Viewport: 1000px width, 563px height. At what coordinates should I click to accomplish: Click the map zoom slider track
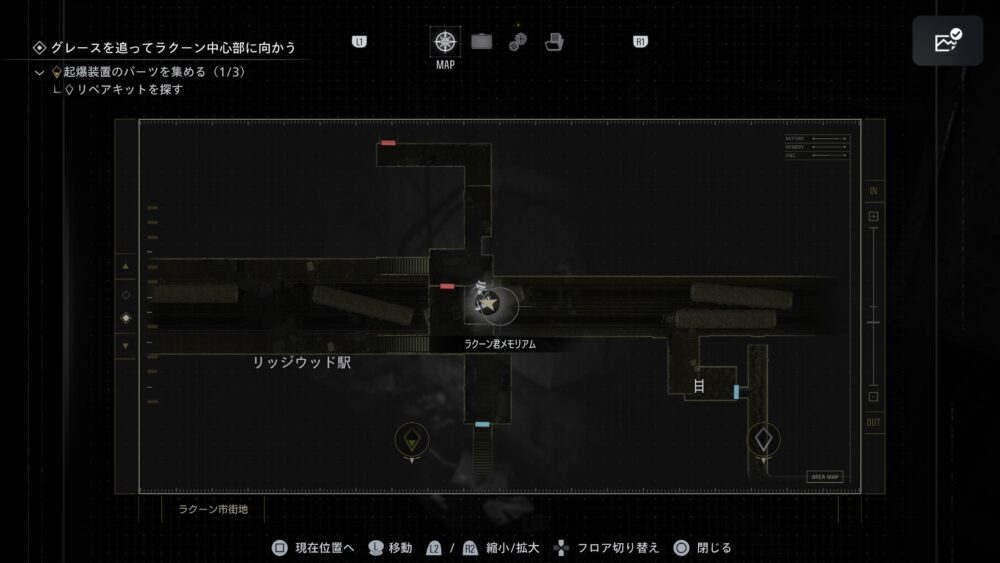click(x=873, y=305)
